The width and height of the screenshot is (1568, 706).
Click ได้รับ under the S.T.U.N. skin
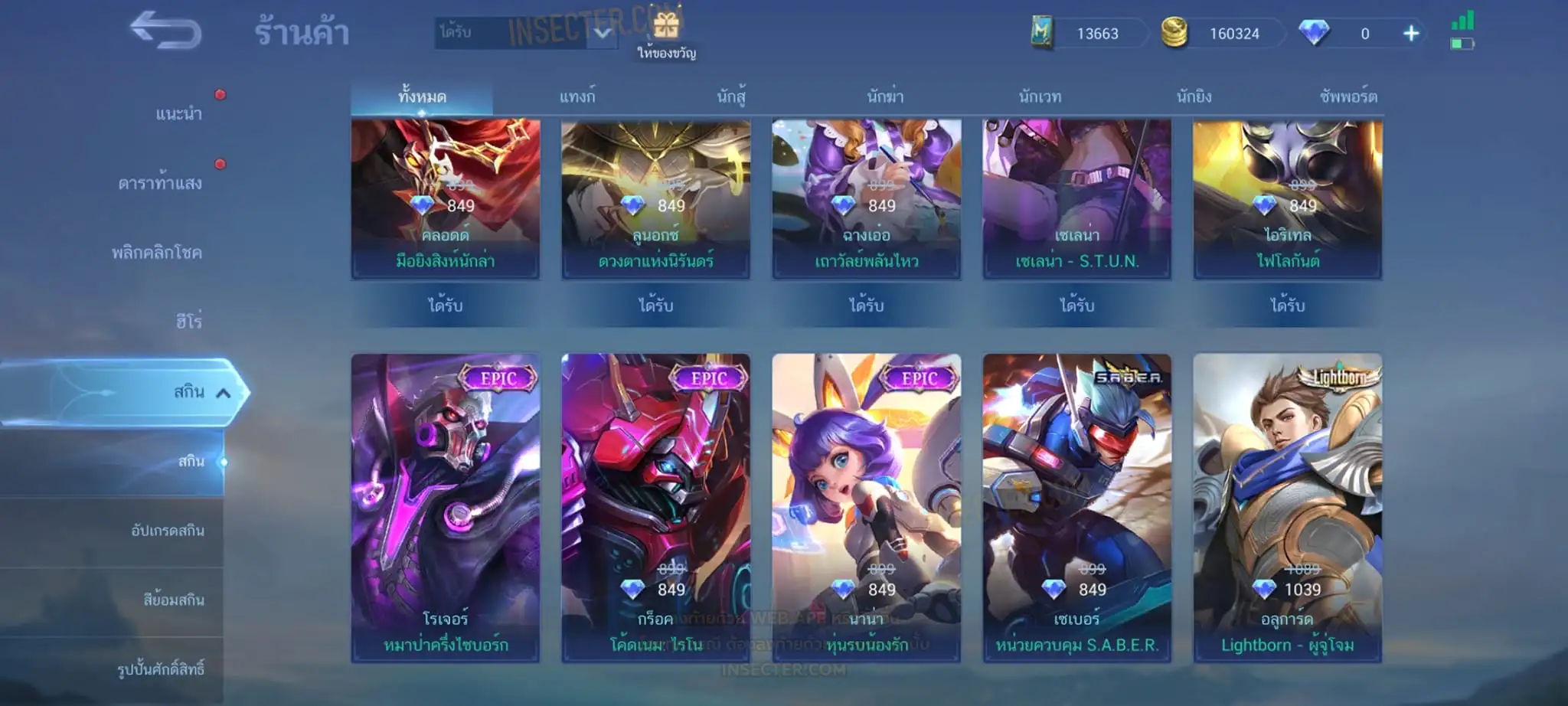point(1076,306)
